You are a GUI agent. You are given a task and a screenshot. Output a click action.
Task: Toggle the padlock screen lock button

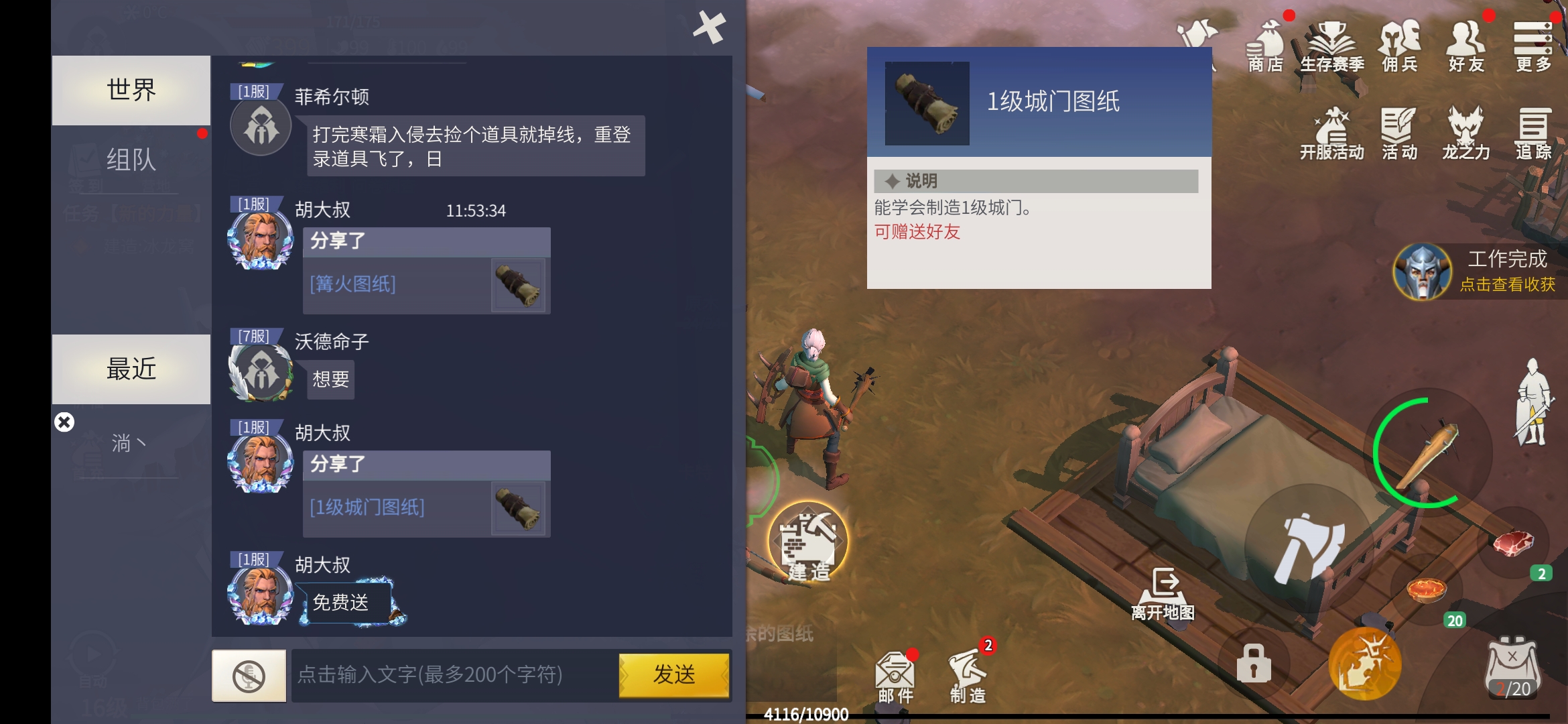coord(1252,662)
